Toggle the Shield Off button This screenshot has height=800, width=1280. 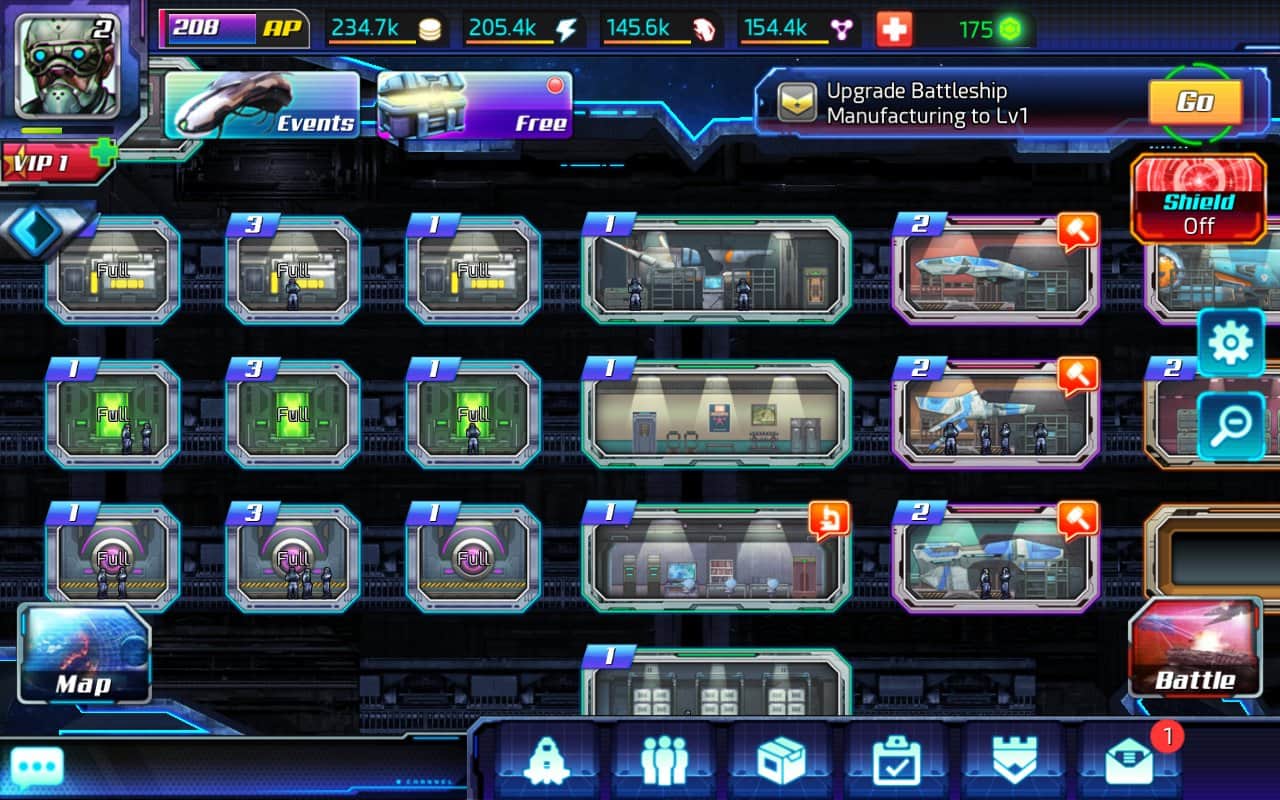[x=1198, y=200]
